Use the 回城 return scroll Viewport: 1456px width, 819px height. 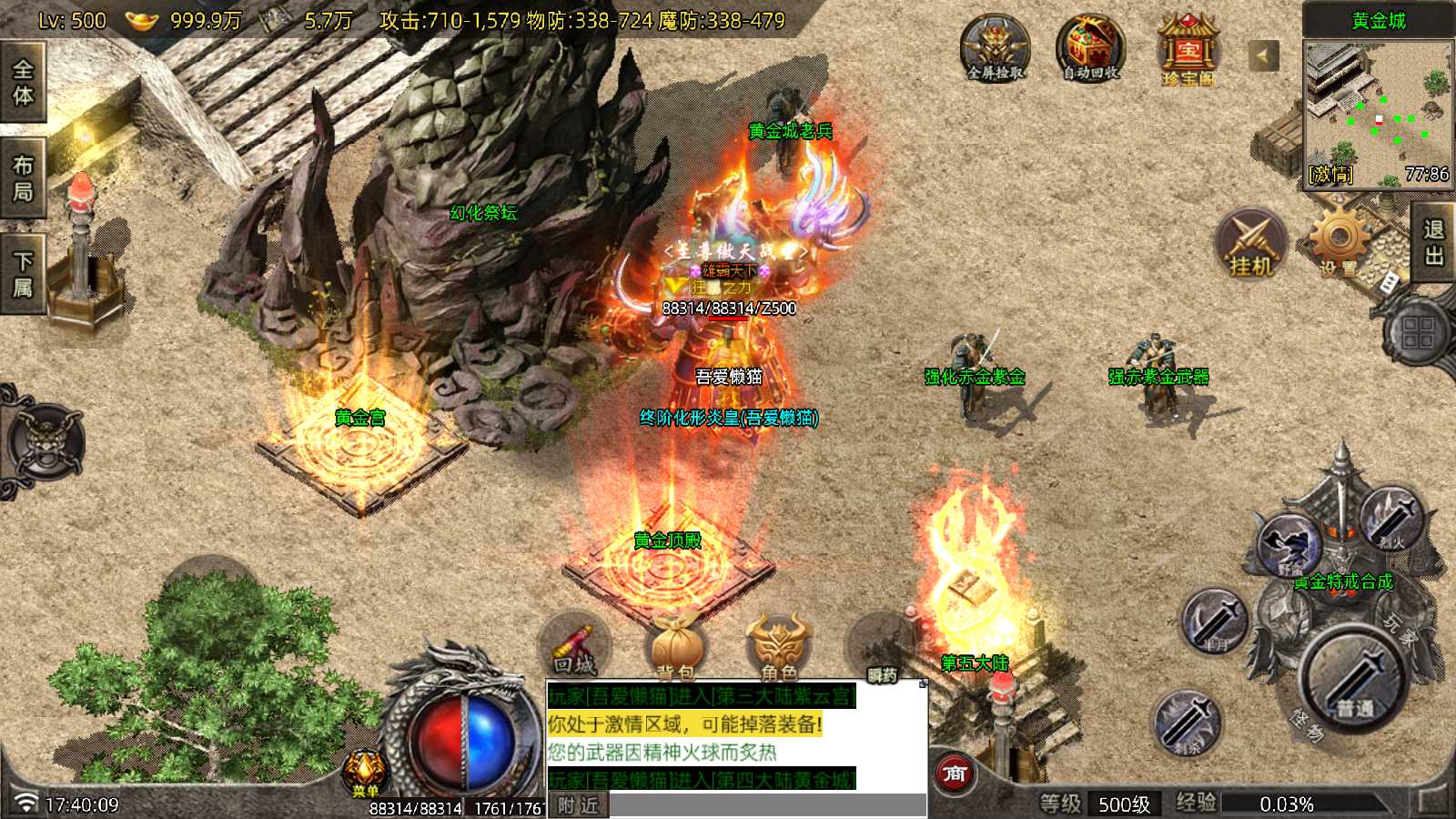[x=574, y=648]
